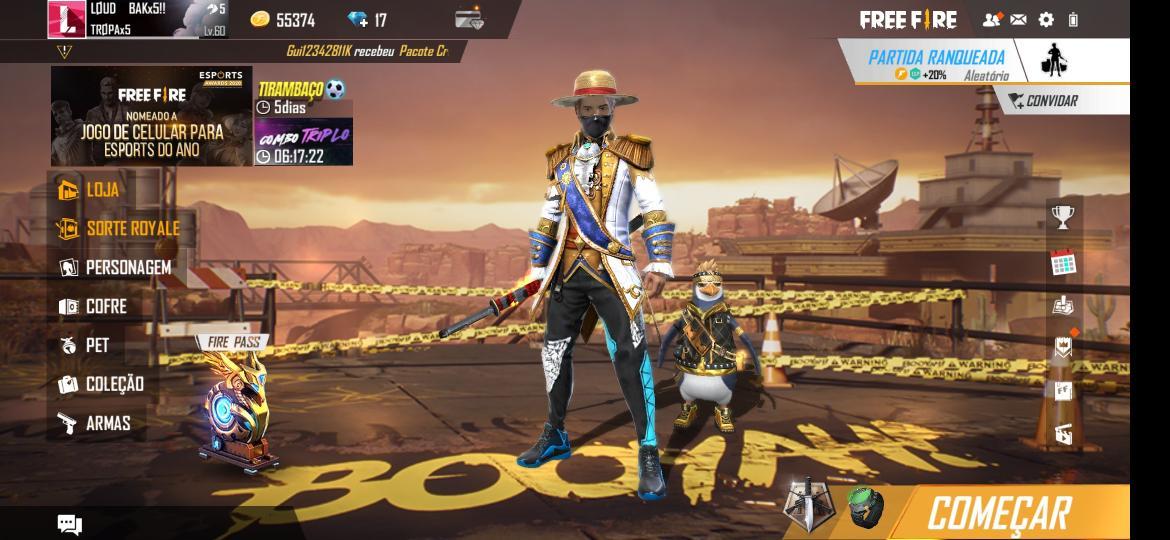Open the friends list icon

pyautogui.click(x=991, y=19)
